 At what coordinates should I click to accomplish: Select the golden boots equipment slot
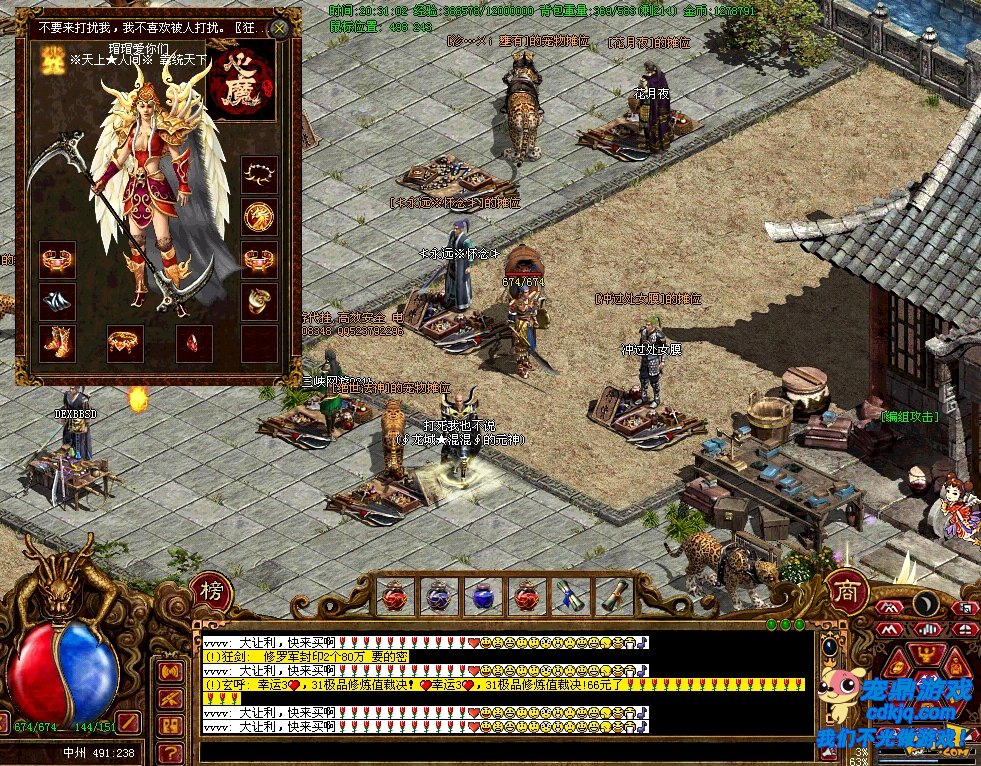(56, 342)
